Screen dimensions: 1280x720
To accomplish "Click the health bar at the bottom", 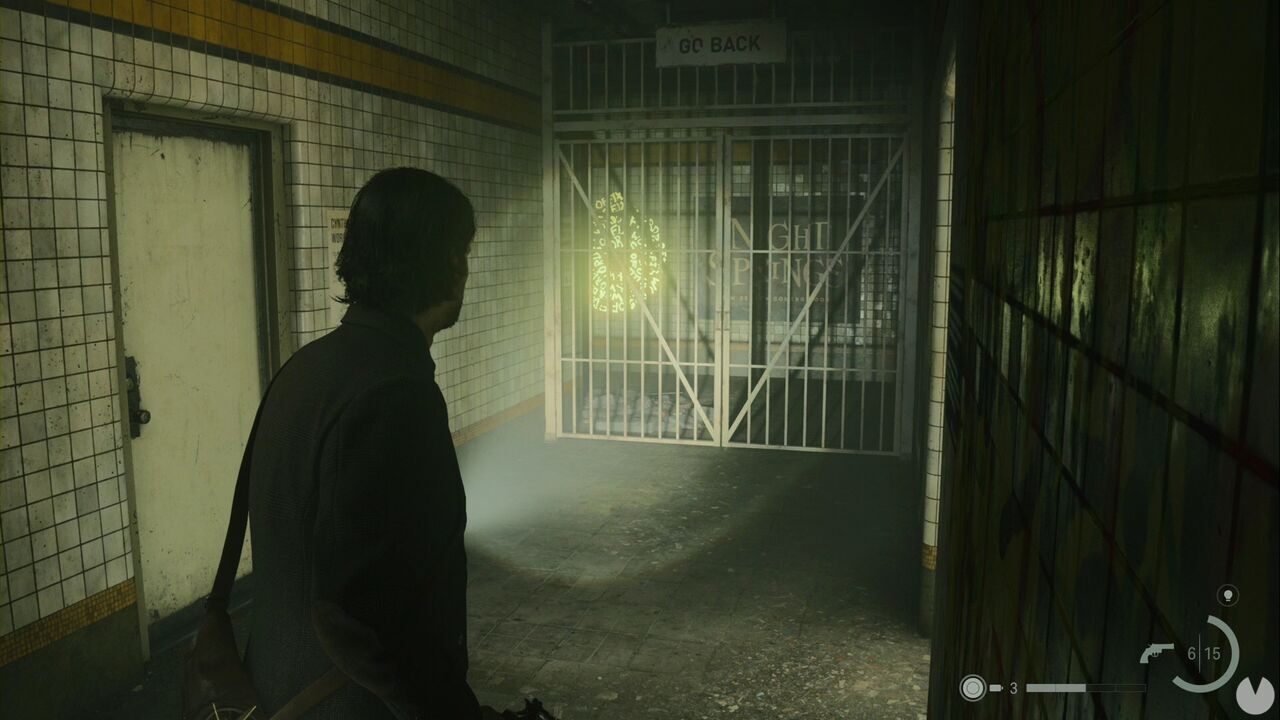I will tap(1085, 688).
